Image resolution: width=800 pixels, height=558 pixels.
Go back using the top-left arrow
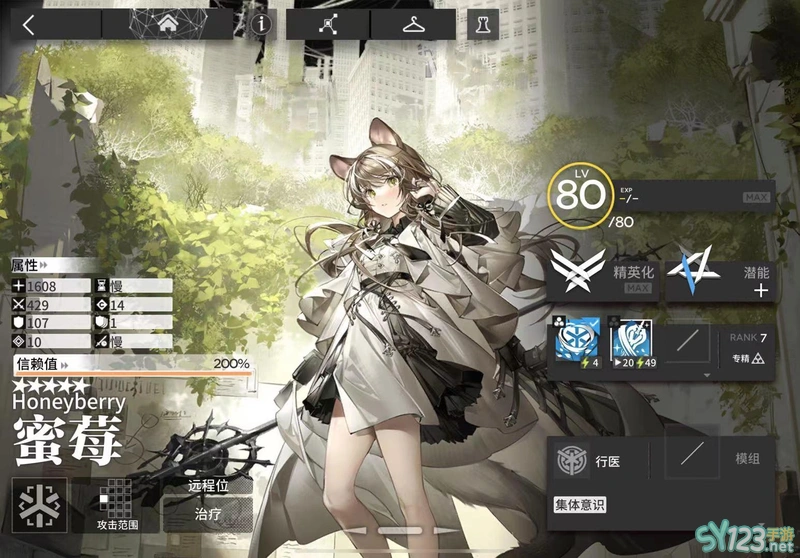click(28, 24)
